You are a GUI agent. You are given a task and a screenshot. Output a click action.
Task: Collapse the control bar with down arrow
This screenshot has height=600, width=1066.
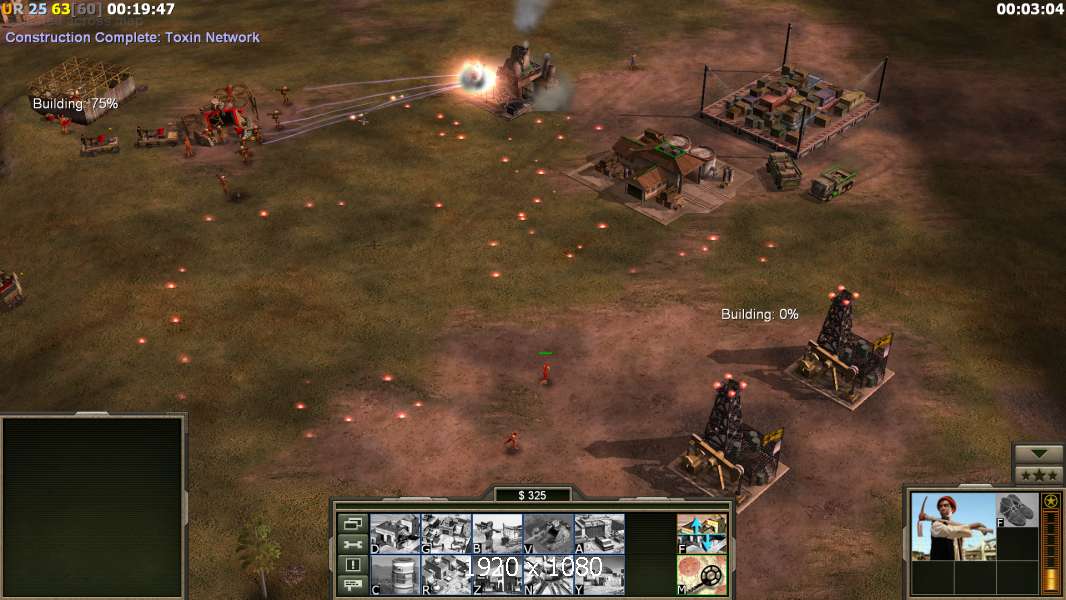tap(1039, 455)
